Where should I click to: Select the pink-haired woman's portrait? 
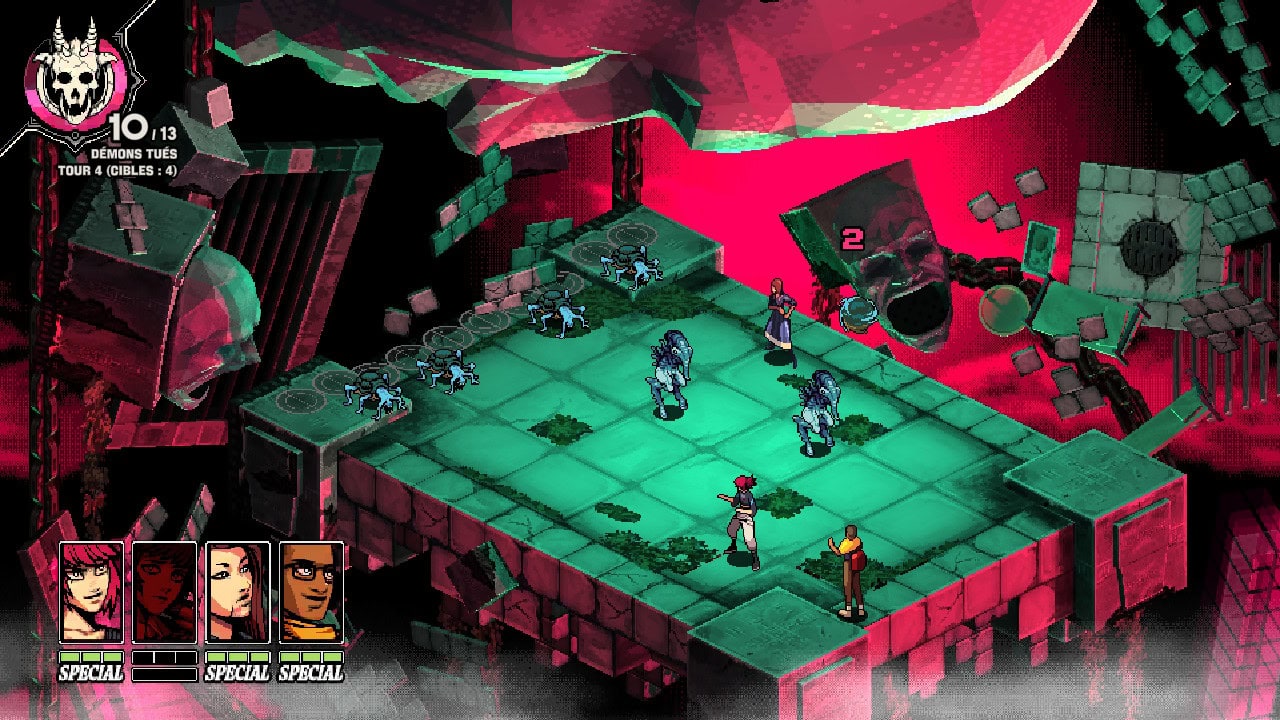(91, 592)
